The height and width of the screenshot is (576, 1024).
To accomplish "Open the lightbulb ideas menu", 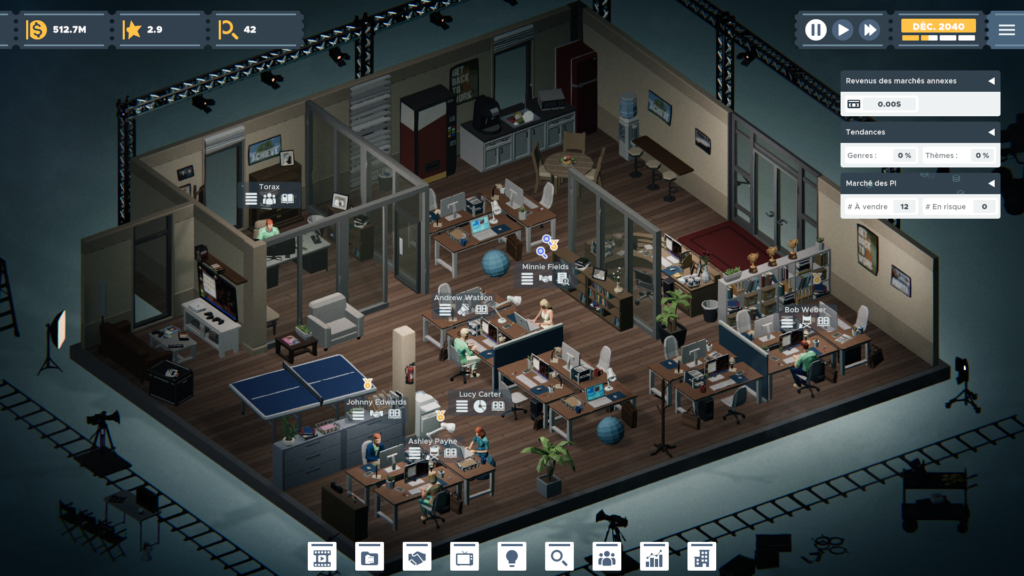I will [x=512, y=556].
